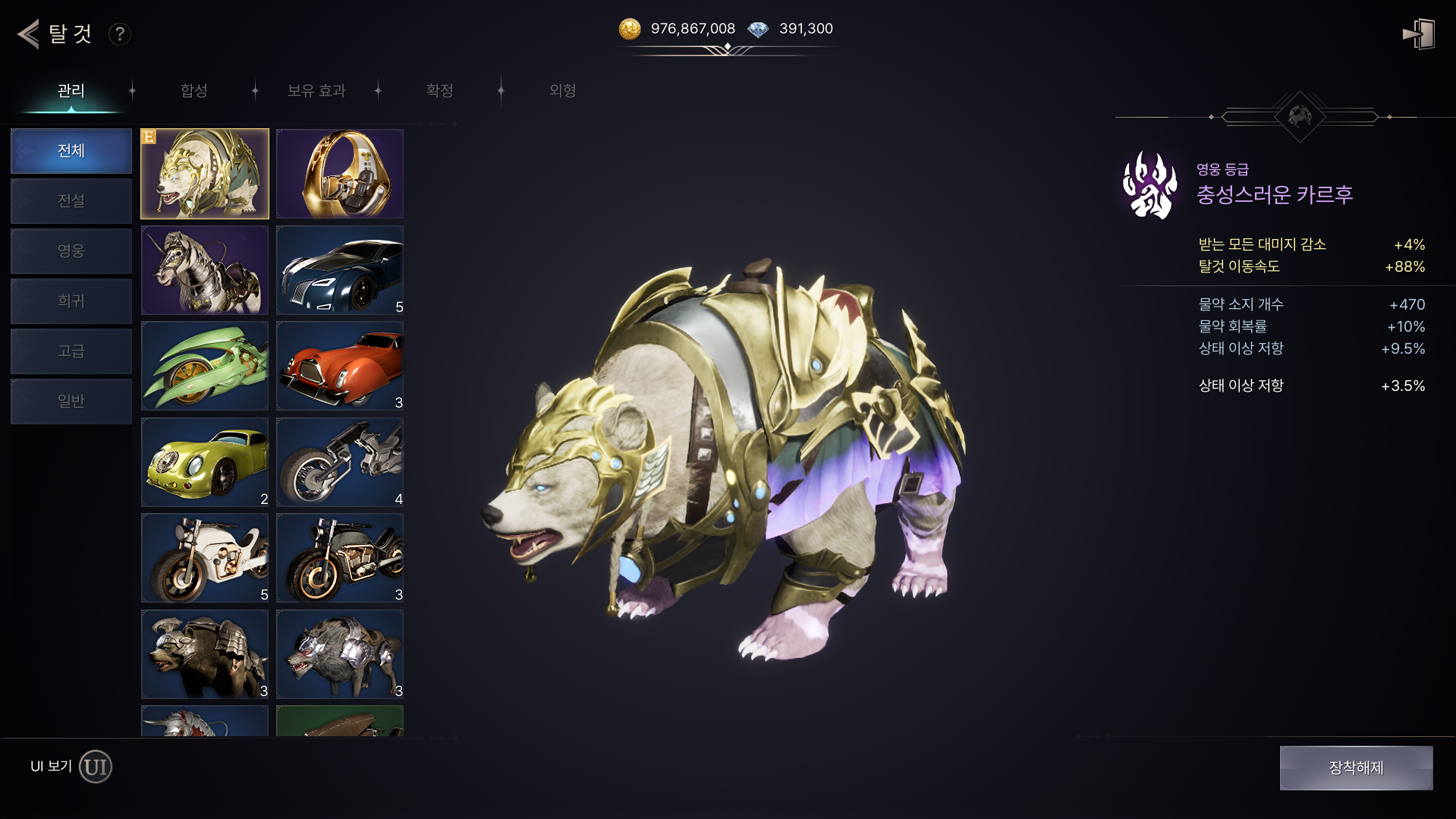
Task: Select the 일반 grade filter
Action: [71, 401]
